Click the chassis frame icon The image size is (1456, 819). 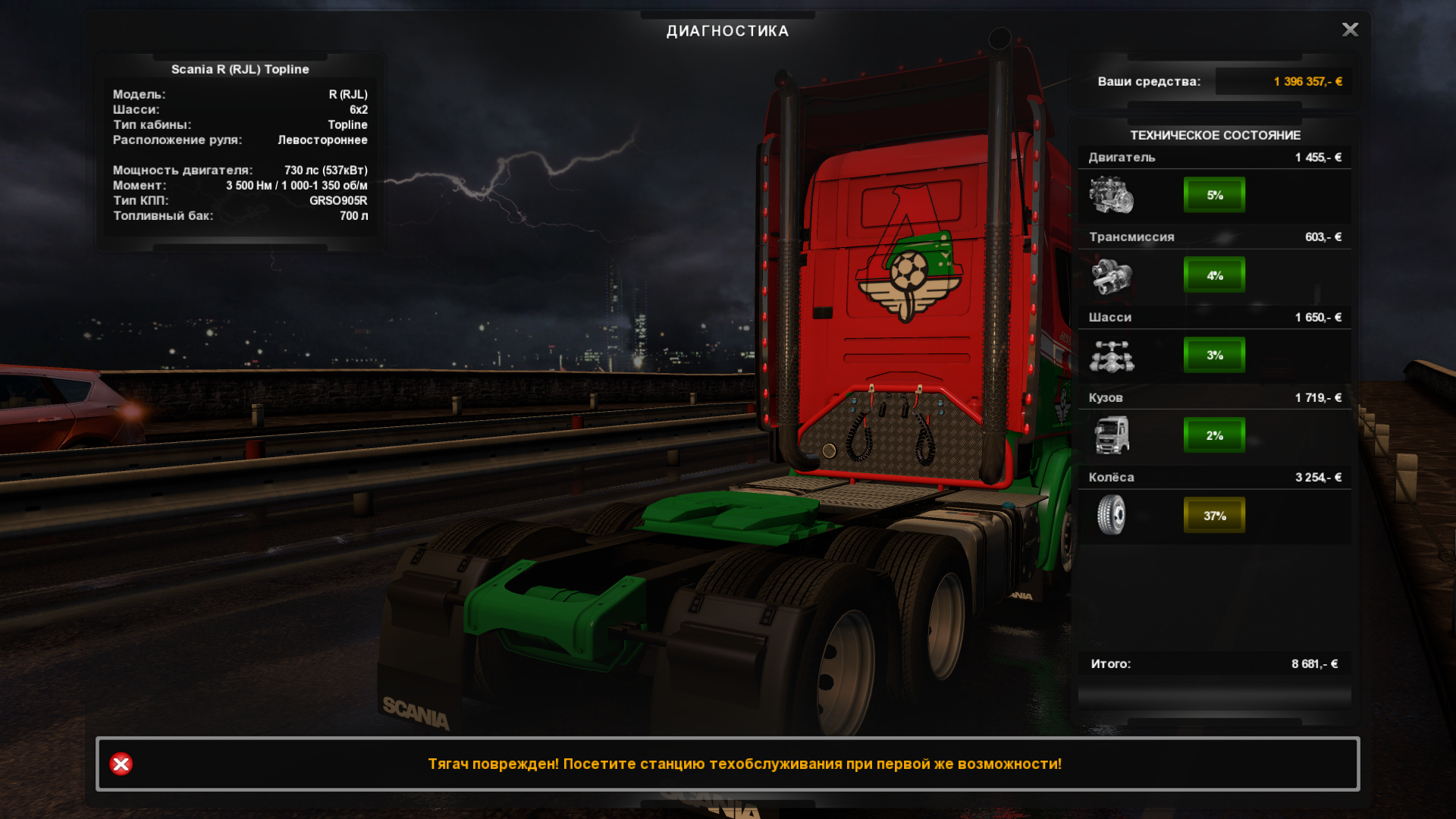1111,356
